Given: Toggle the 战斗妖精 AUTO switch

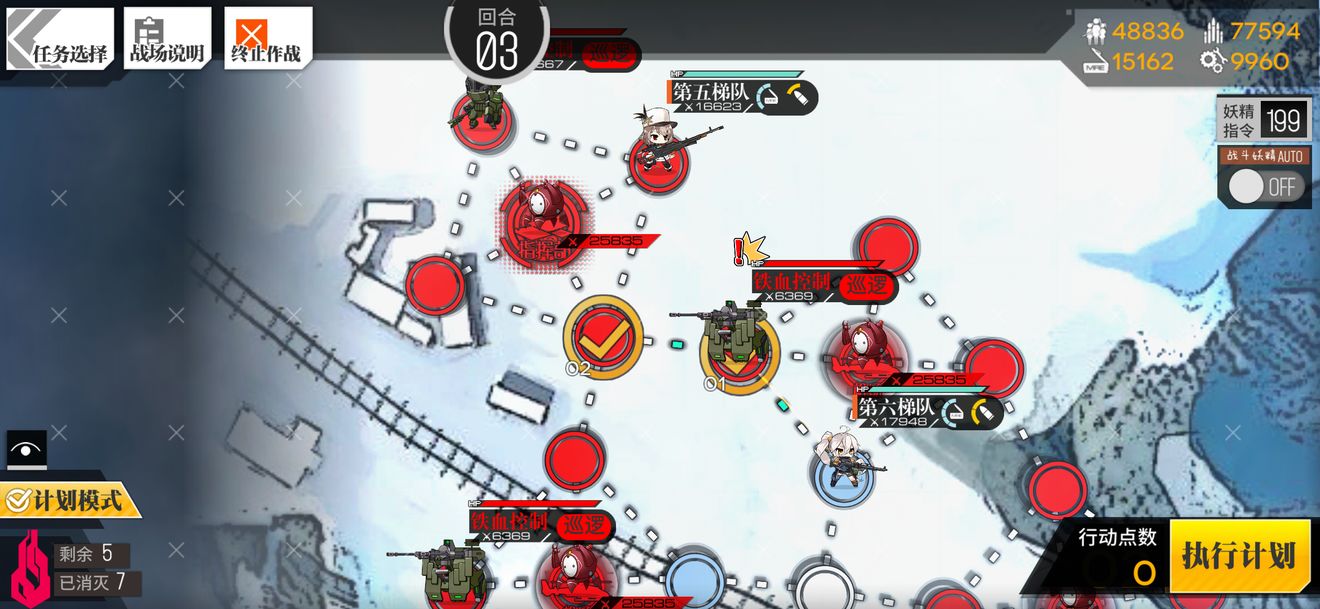Looking at the screenshot, I should coord(1265,186).
